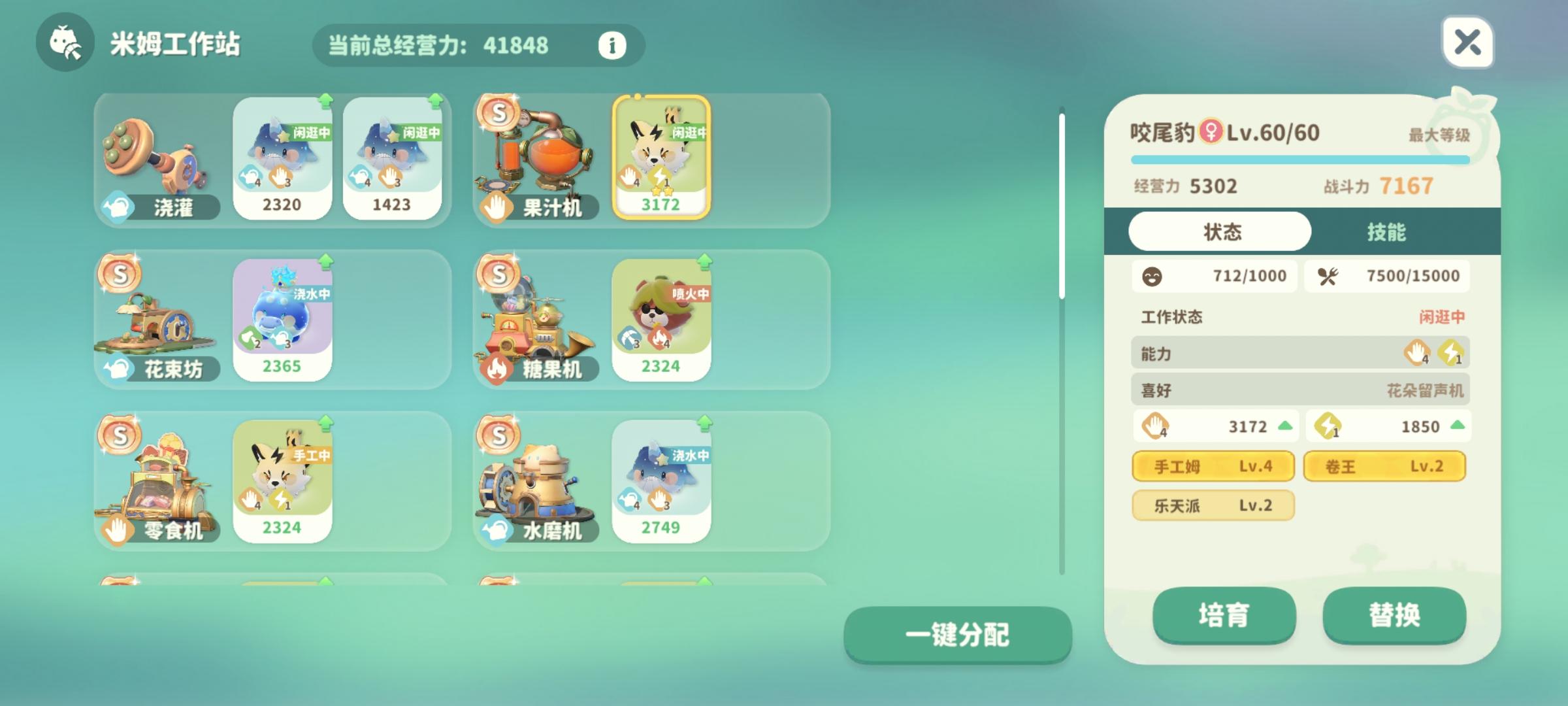Image resolution: width=1568 pixels, height=706 pixels.
Task: Click the level progress bar of 咬尾豹
Action: pyautogui.click(x=1301, y=159)
